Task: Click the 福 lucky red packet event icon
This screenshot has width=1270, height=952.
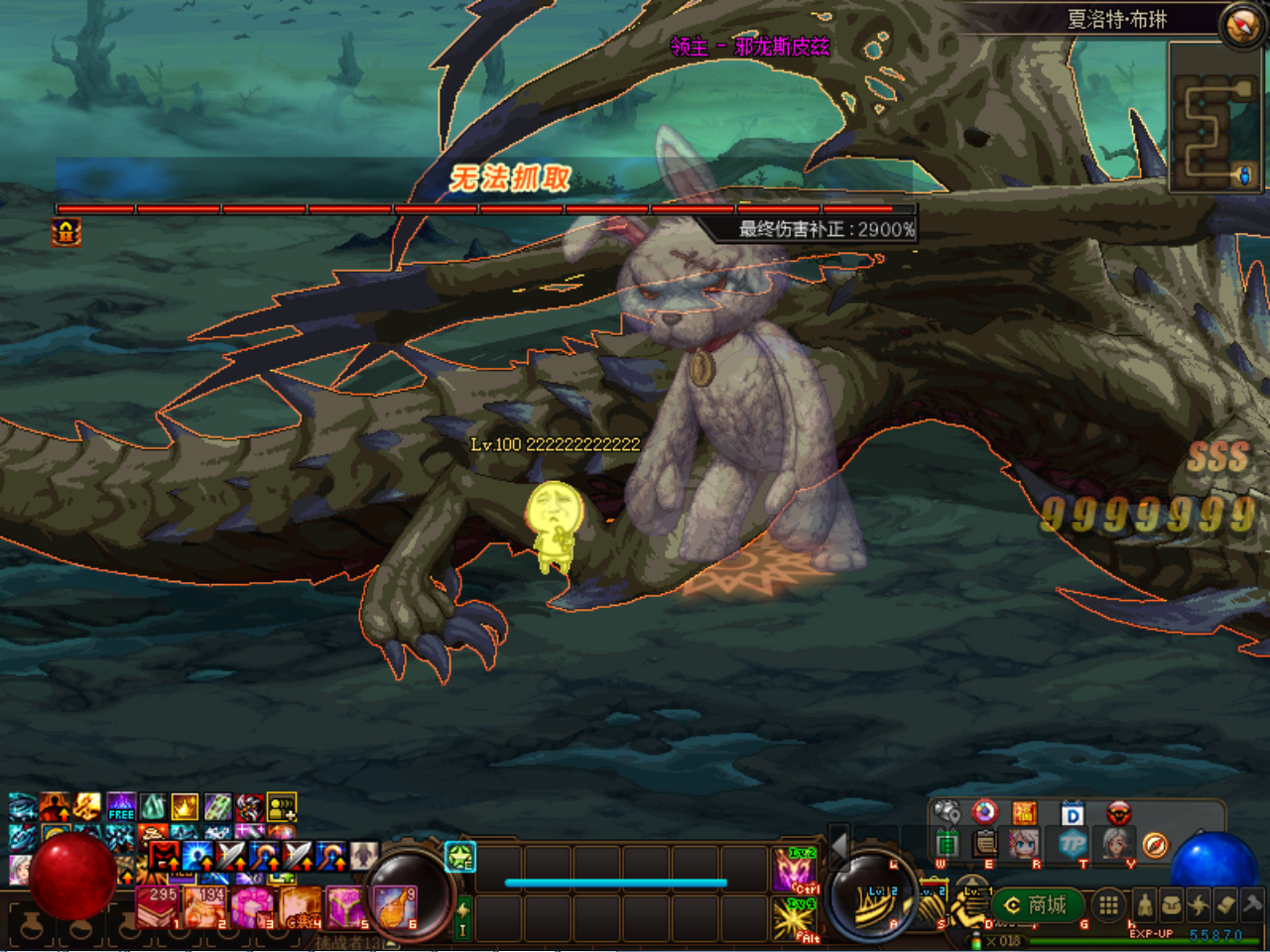Action: click(x=1023, y=813)
